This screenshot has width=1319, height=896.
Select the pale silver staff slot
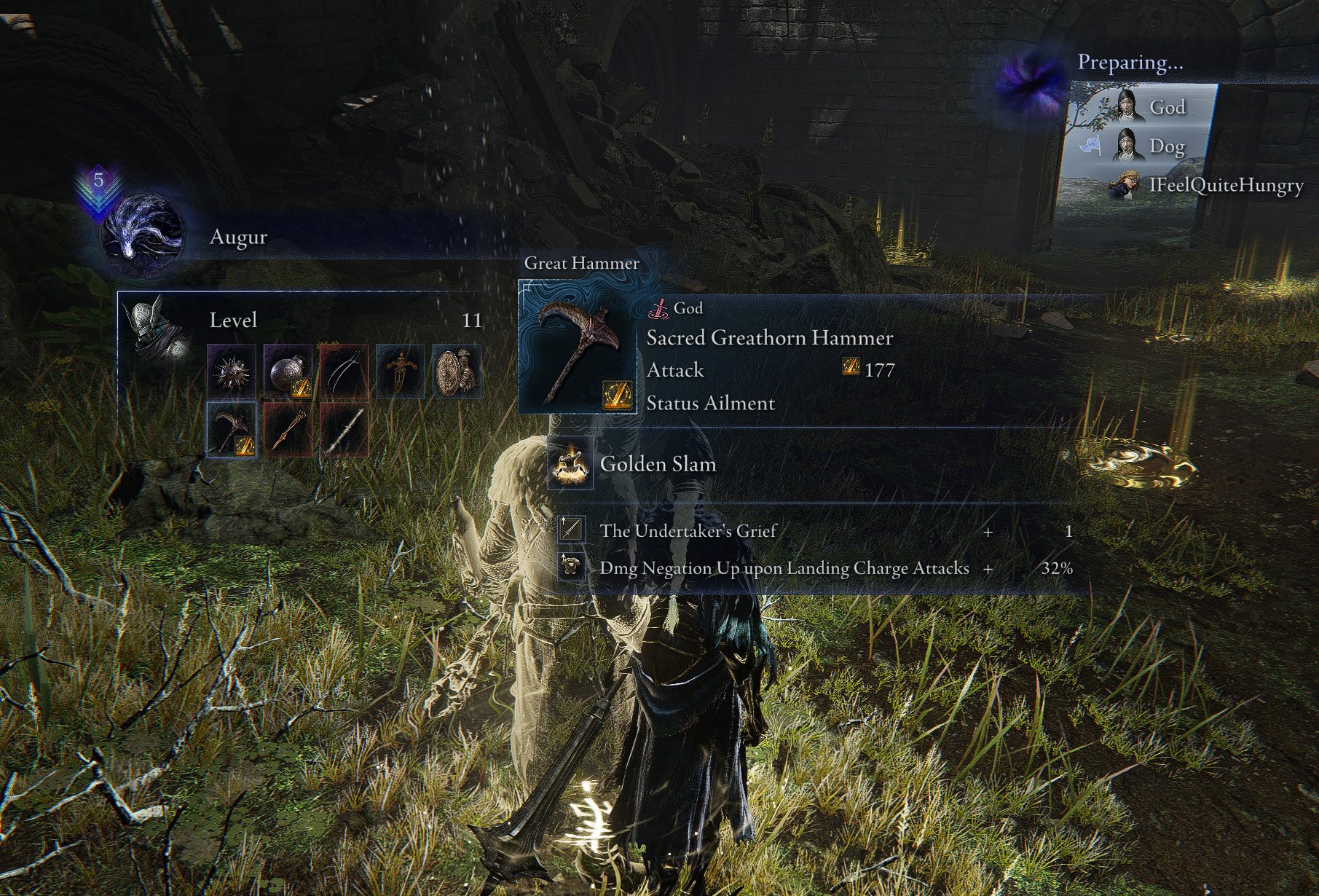coord(344,430)
